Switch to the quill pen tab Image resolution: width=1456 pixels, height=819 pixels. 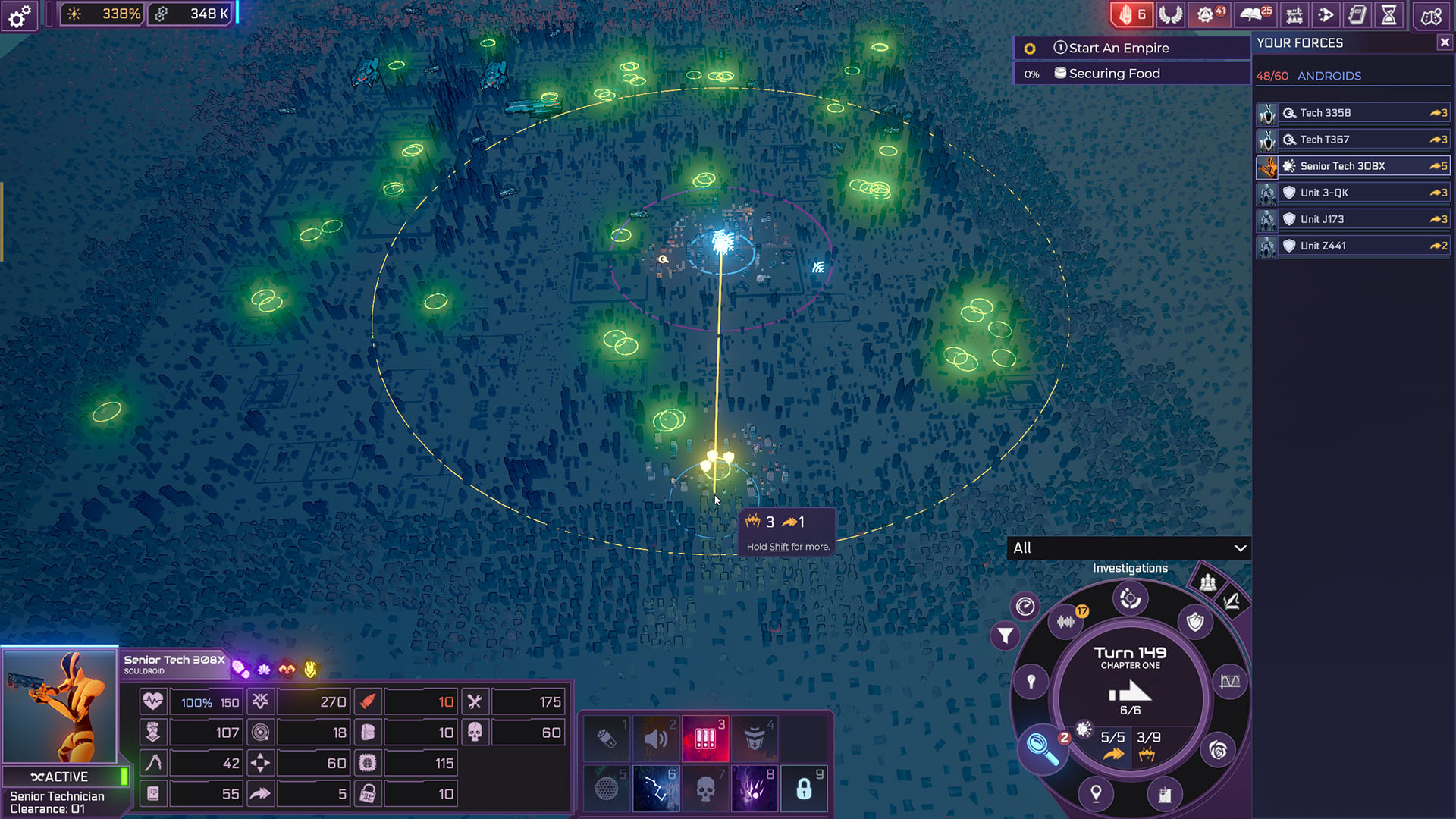point(1232,602)
